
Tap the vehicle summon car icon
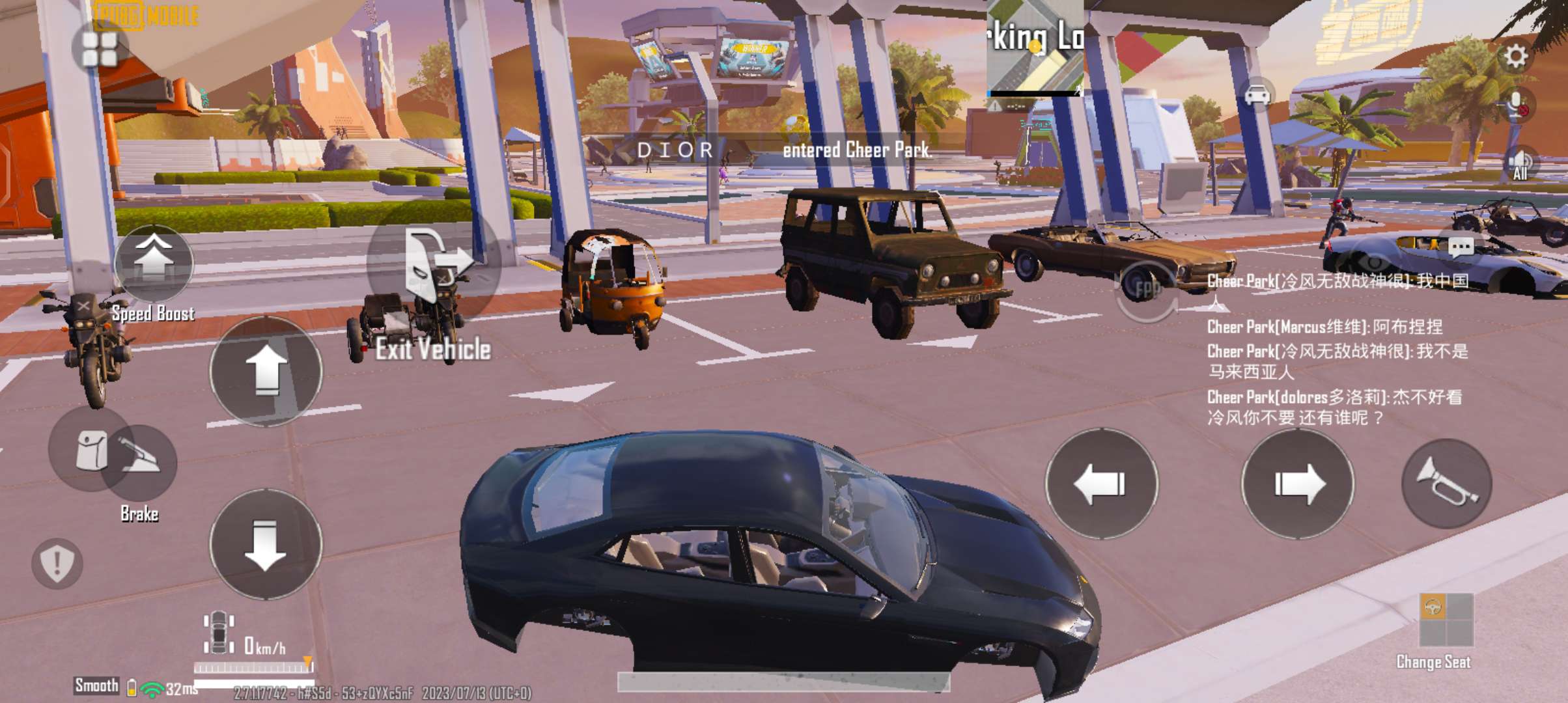(x=1258, y=95)
